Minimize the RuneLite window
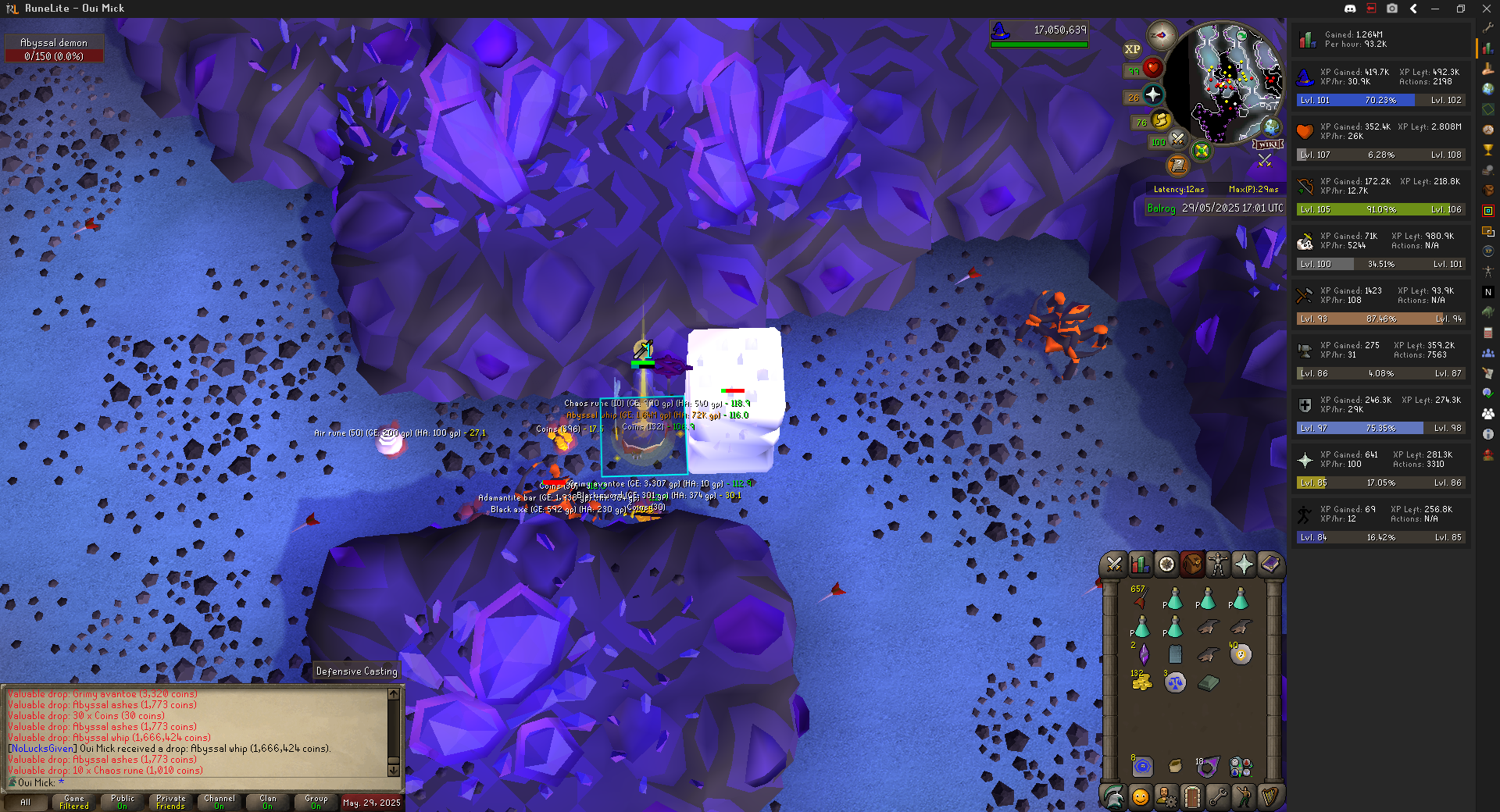The height and width of the screenshot is (812, 1500). point(1435,9)
